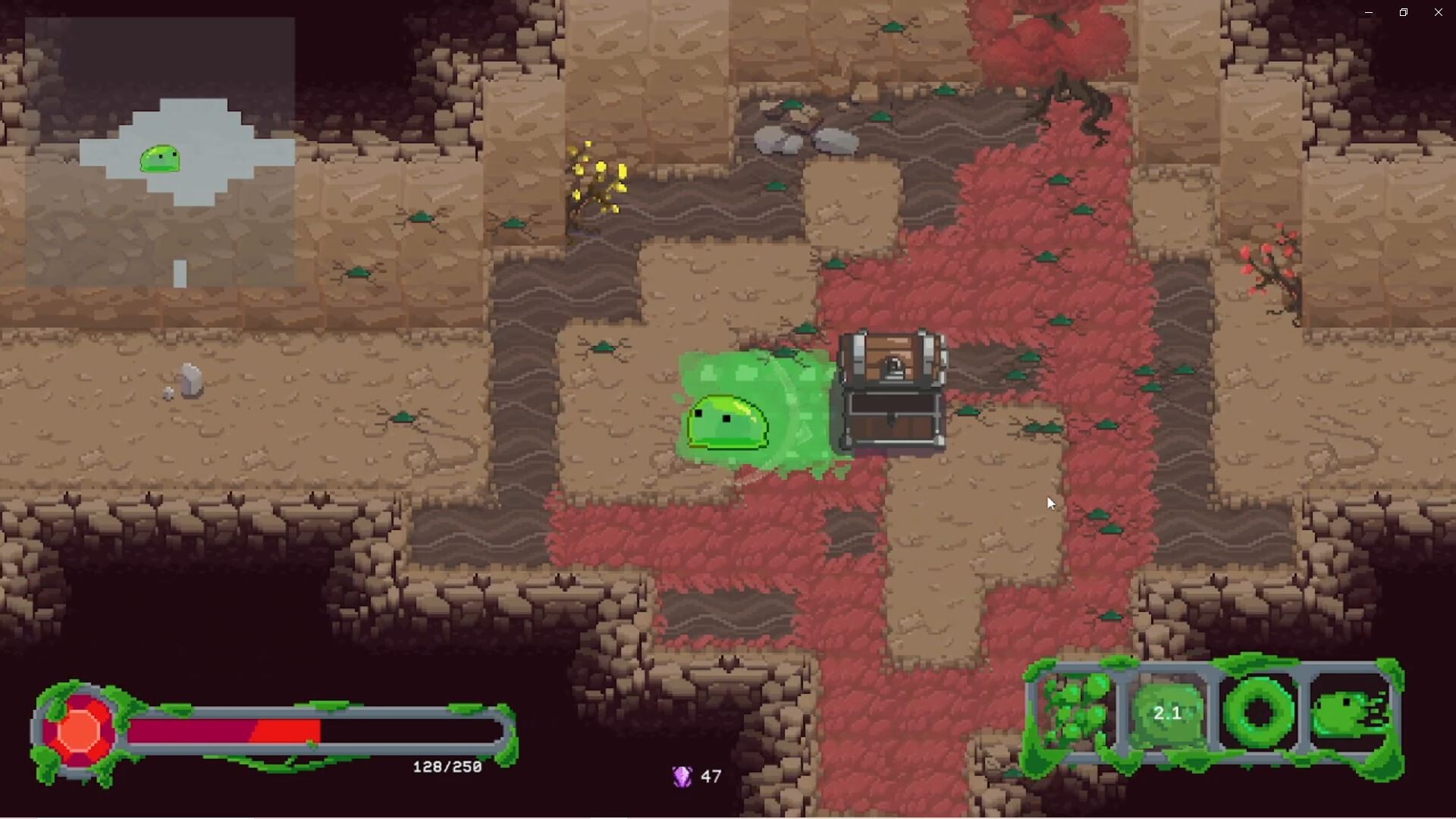Click the Restore Down window icon

tap(1403, 12)
